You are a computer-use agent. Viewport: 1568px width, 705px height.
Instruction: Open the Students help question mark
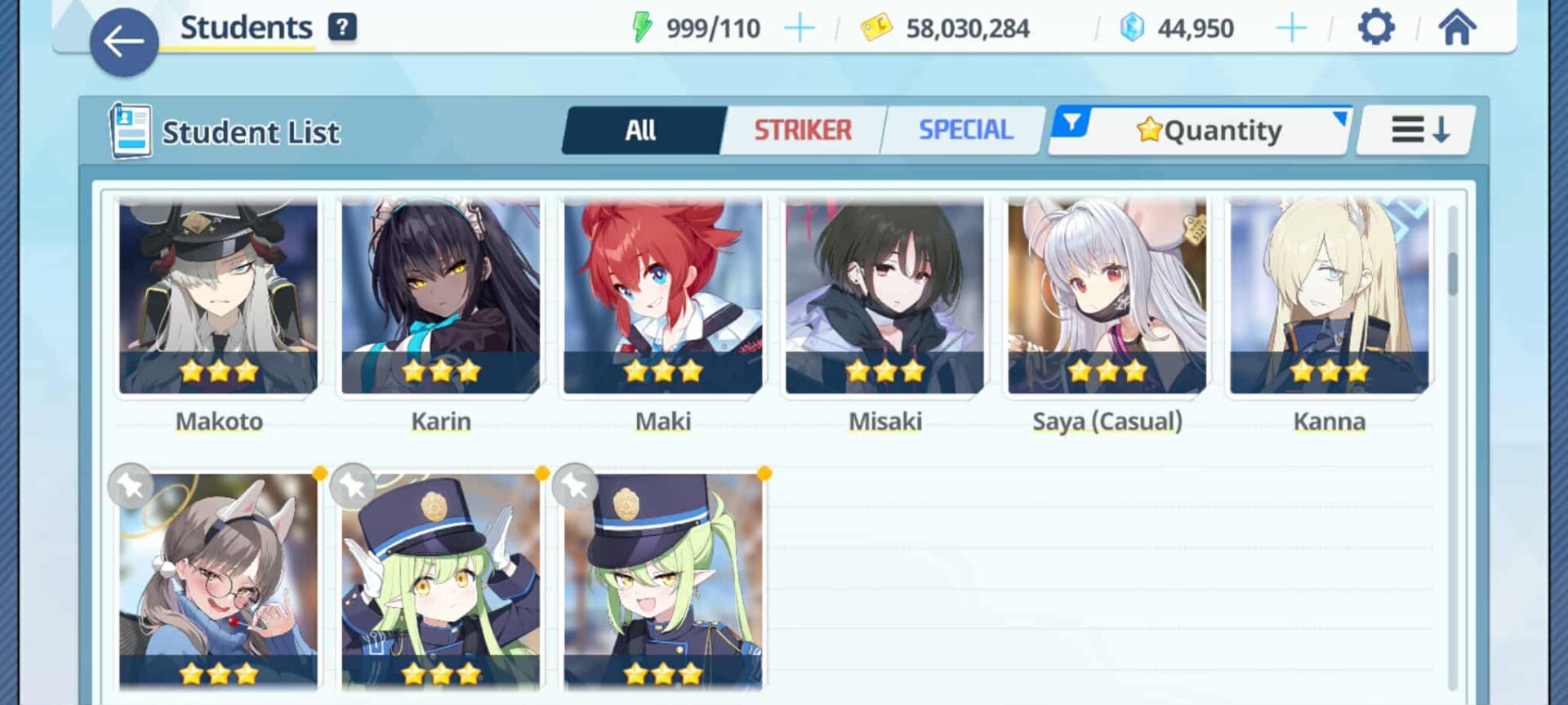tap(342, 28)
